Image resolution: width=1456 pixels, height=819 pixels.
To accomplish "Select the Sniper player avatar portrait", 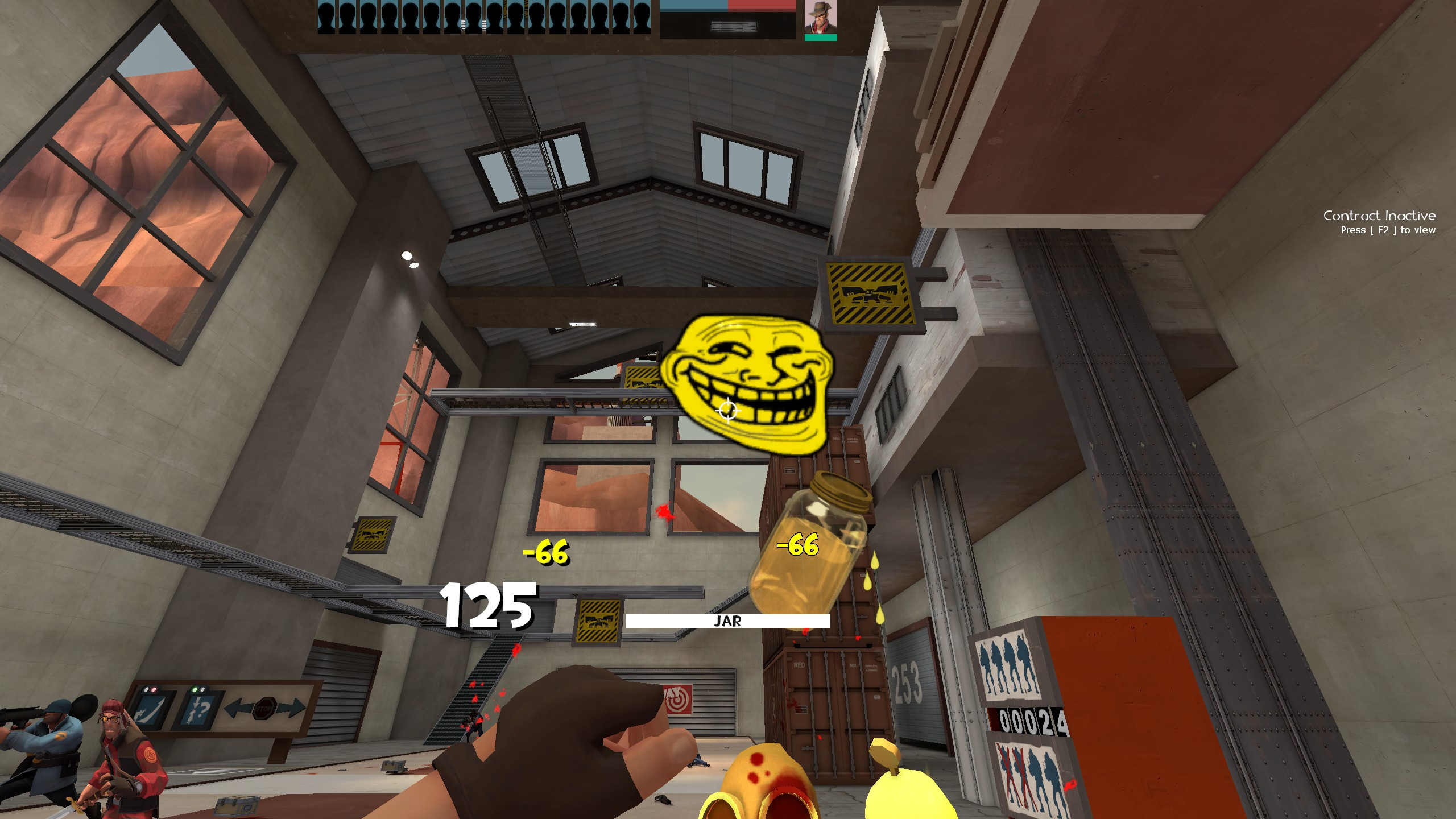I will click(820, 17).
